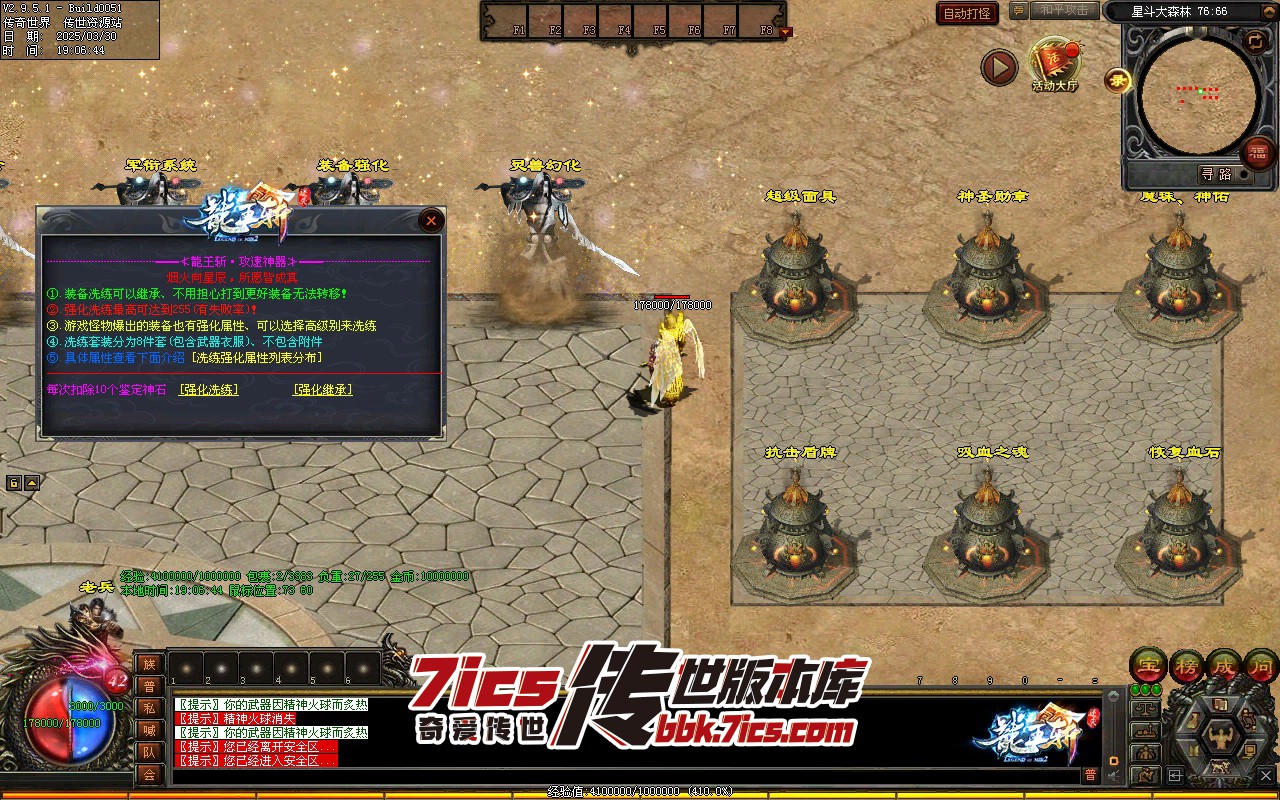The image size is (1280, 800).
Task: Choose the 强化洗练 option
Action: (209, 390)
